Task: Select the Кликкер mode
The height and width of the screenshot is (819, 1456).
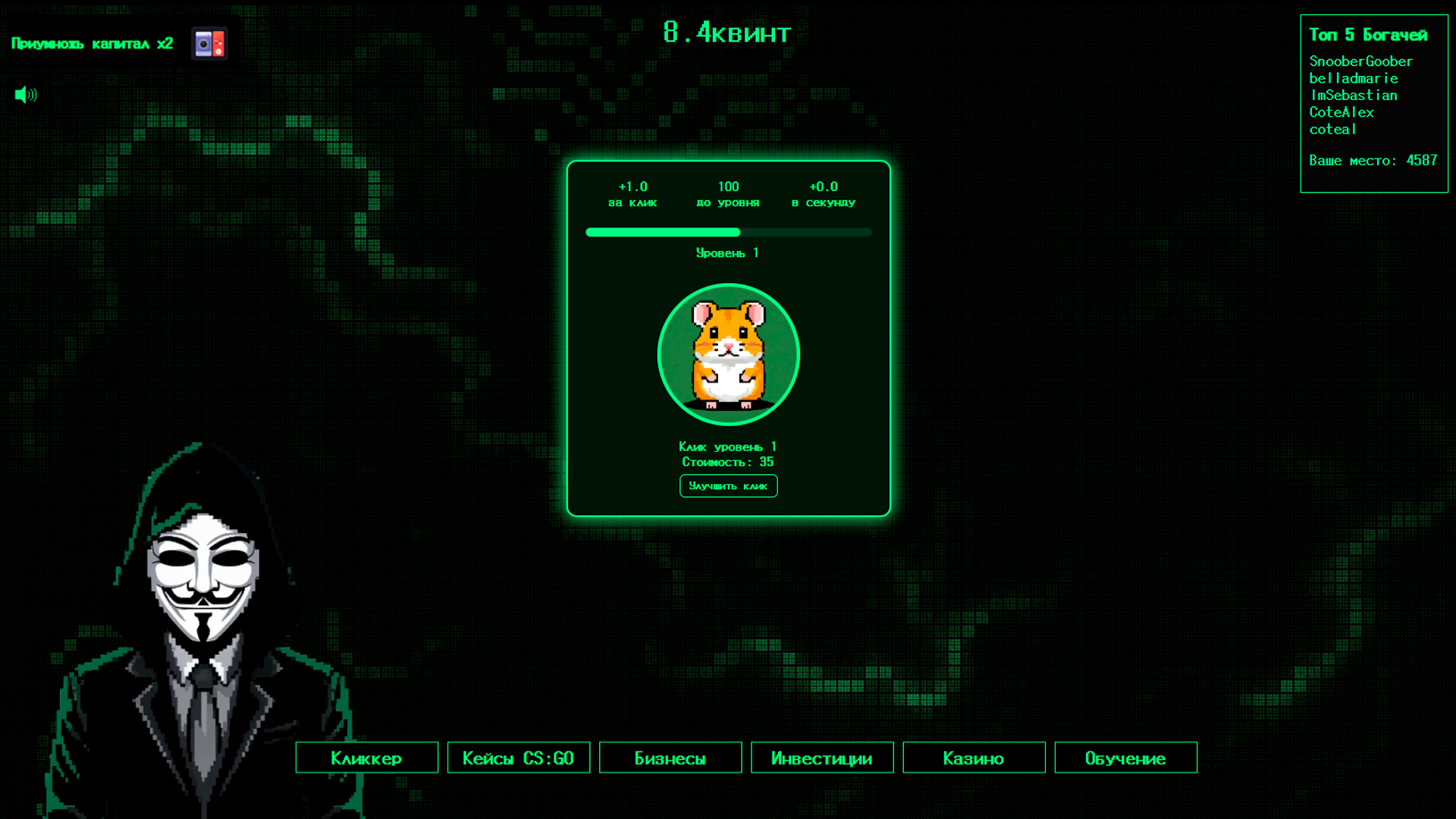Action: coord(366,757)
